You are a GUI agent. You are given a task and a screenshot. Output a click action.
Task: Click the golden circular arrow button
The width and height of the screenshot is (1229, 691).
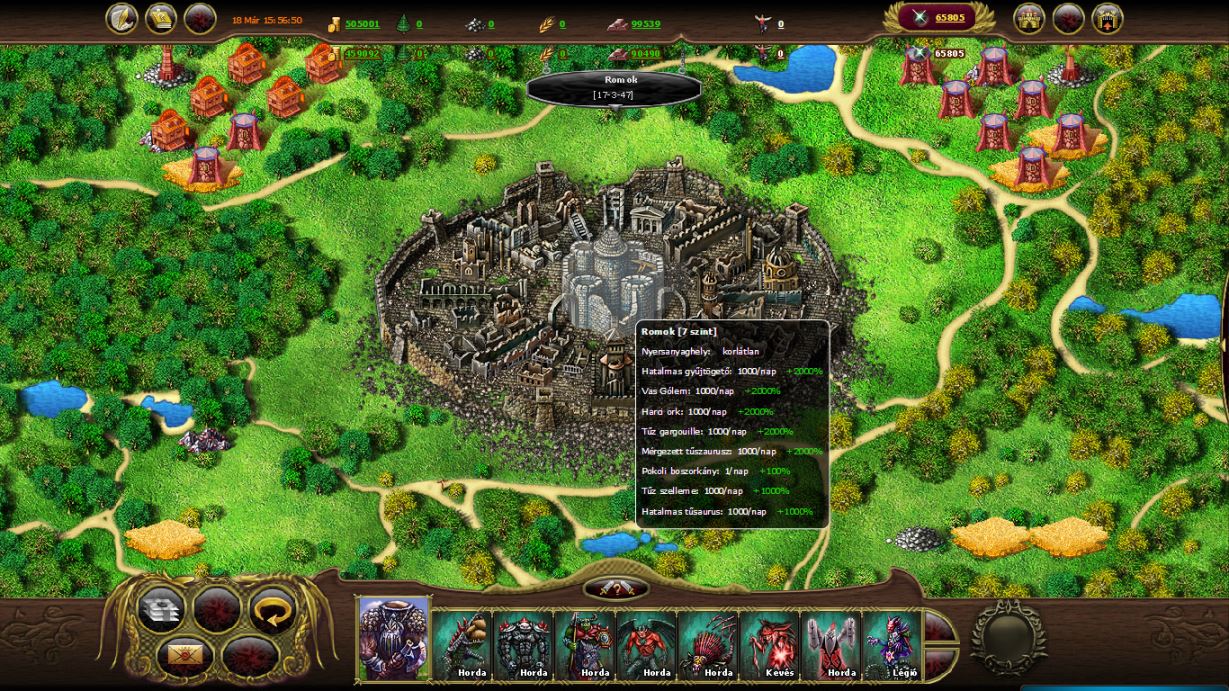tap(271, 610)
